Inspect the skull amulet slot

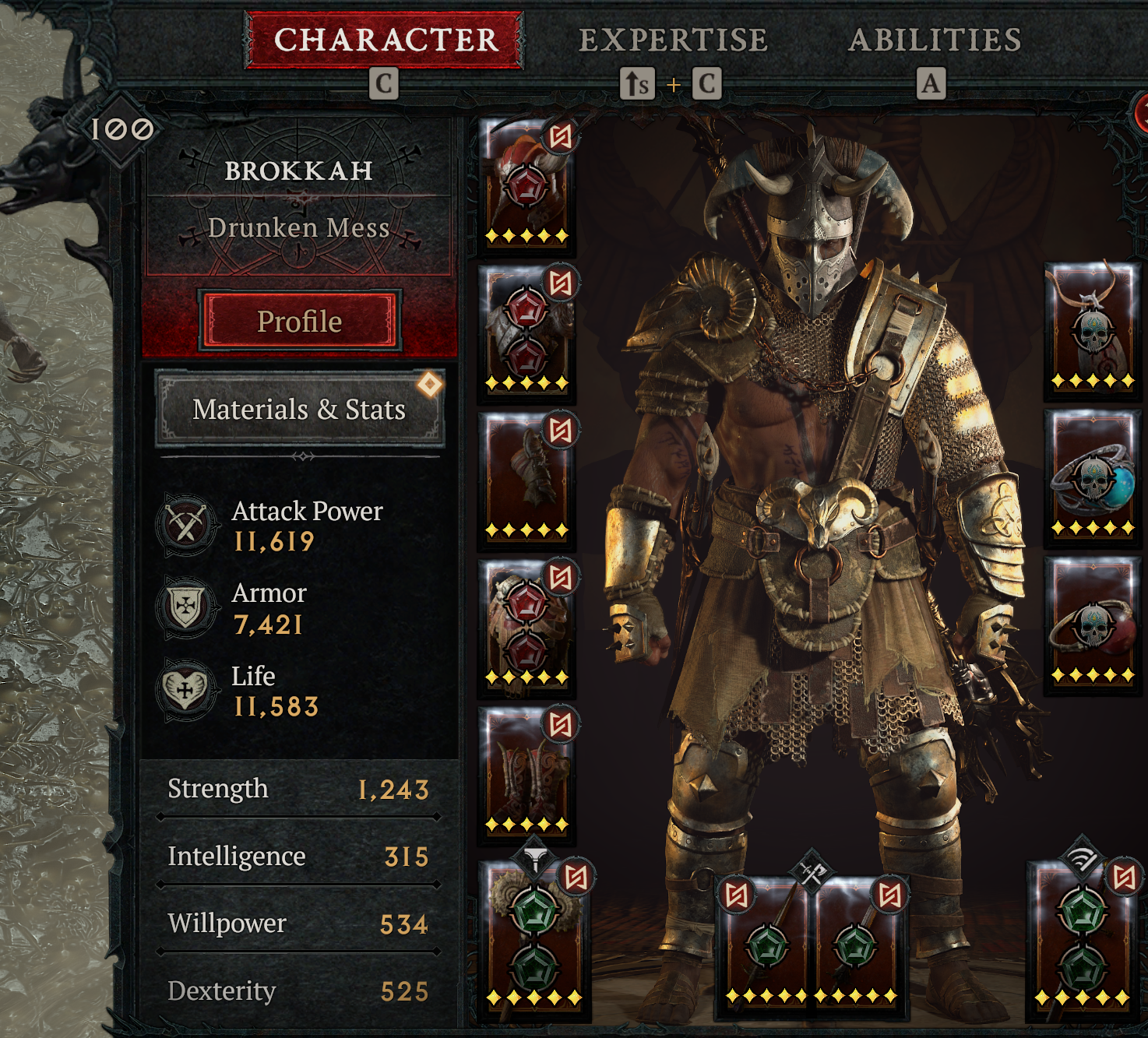(1092, 330)
